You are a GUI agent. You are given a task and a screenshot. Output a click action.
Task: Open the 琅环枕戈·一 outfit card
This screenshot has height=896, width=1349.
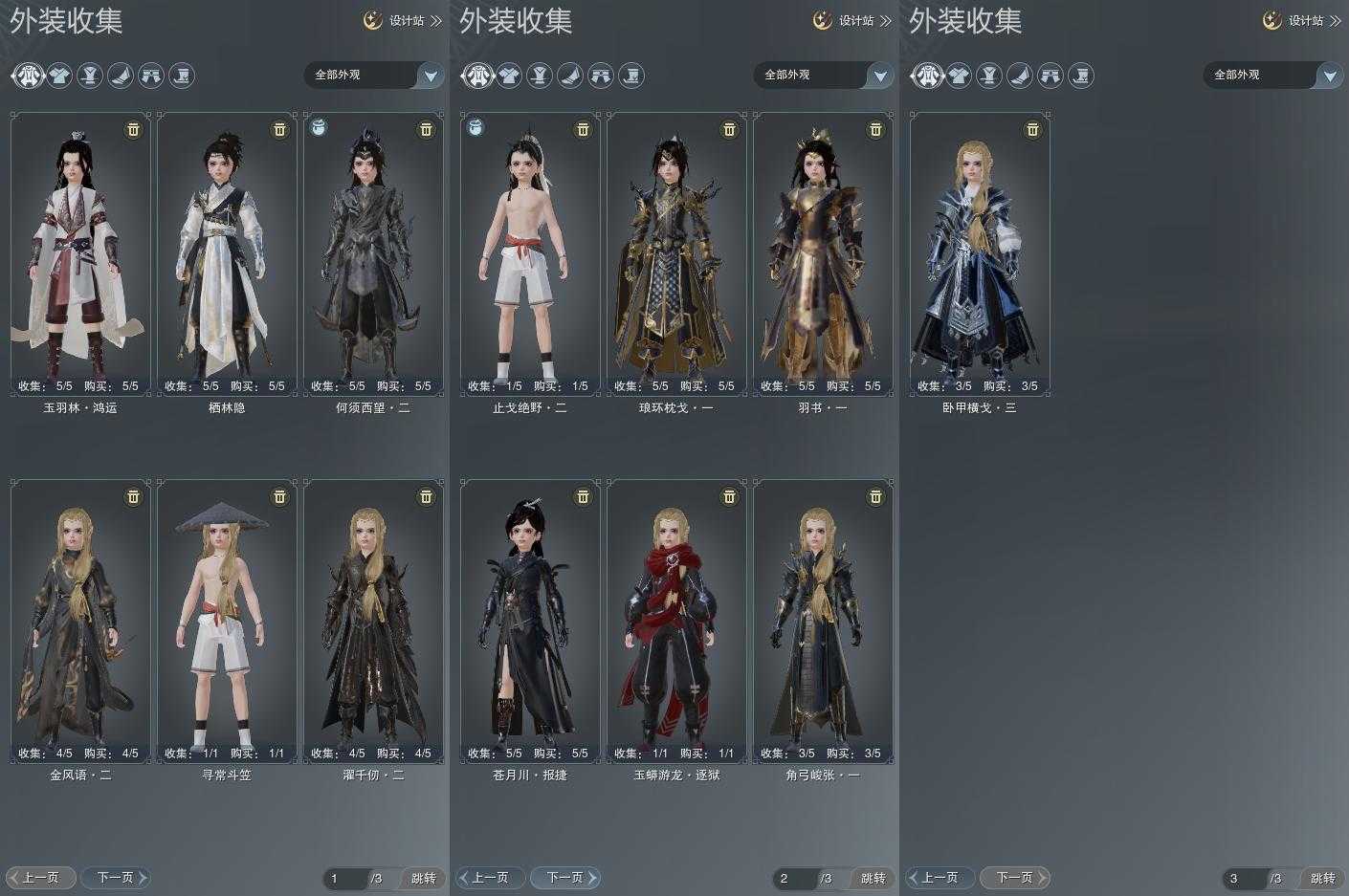coord(676,253)
